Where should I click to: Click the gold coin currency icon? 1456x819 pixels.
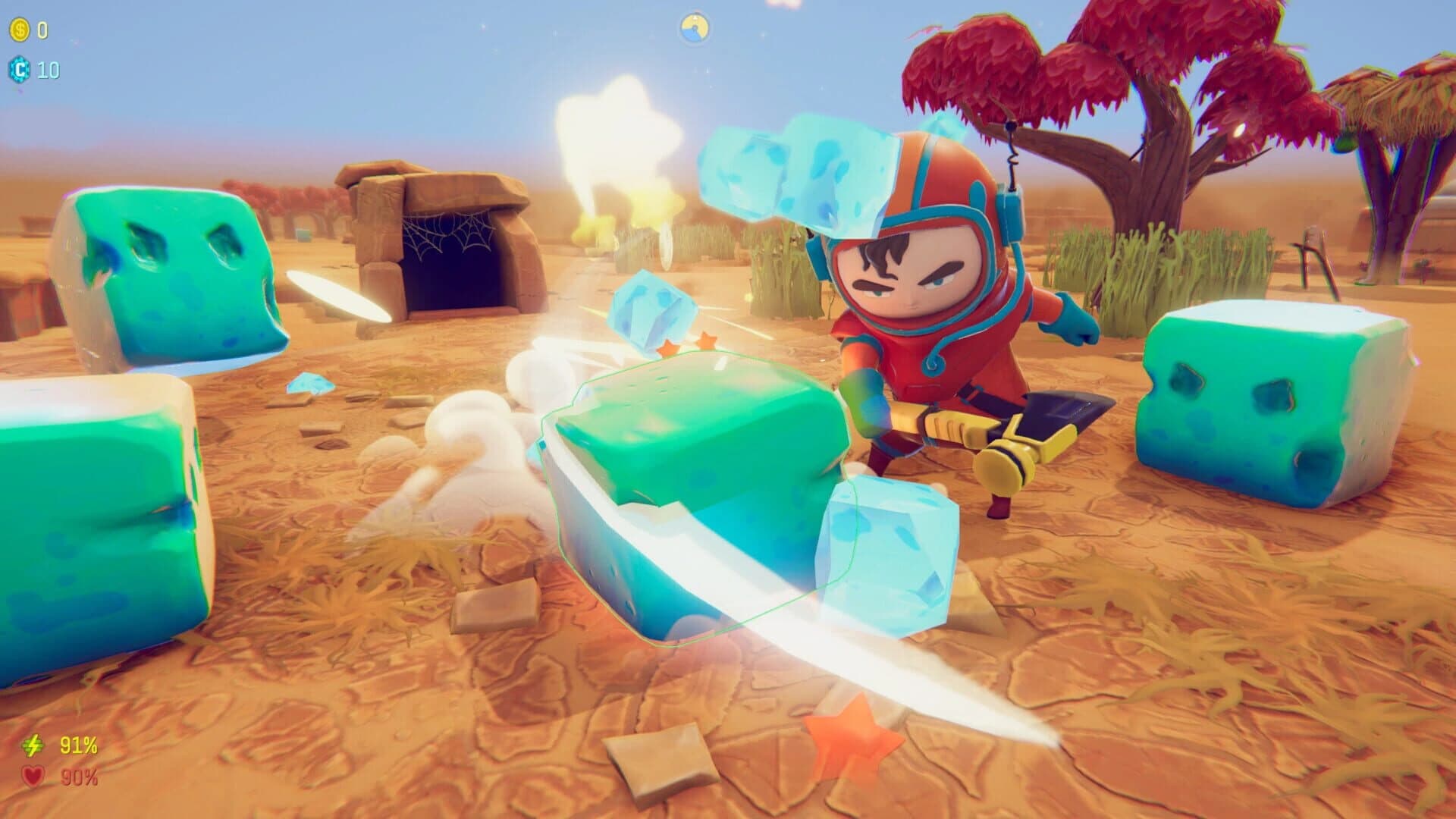point(20,29)
